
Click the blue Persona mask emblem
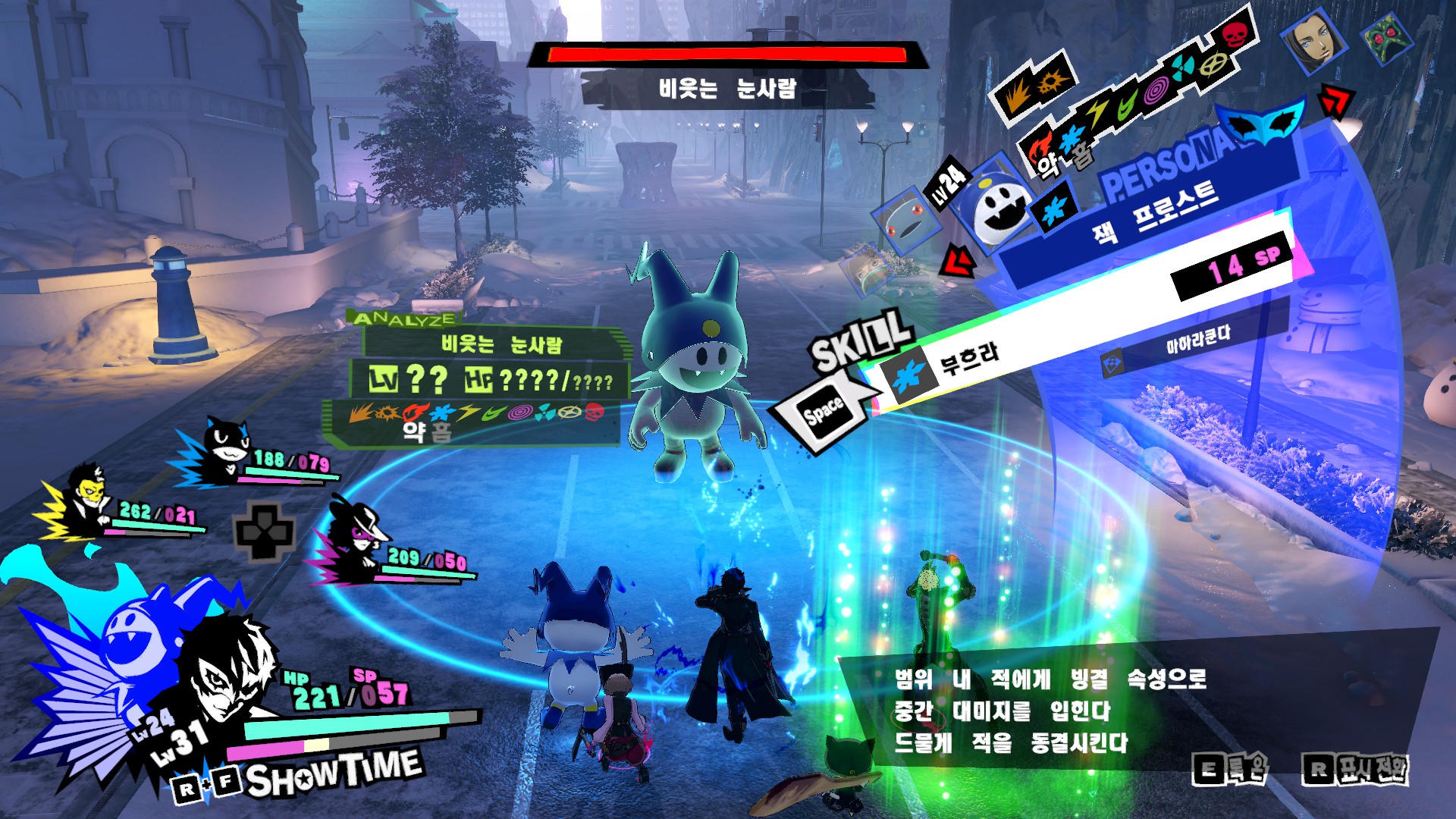pos(1264,123)
